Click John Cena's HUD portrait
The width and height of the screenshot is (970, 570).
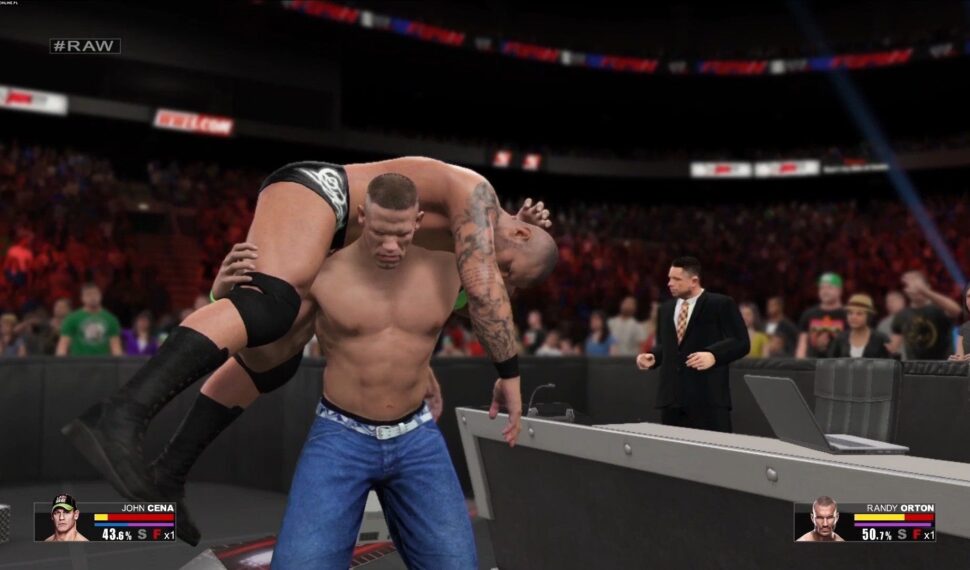pyautogui.click(x=64, y=520)
